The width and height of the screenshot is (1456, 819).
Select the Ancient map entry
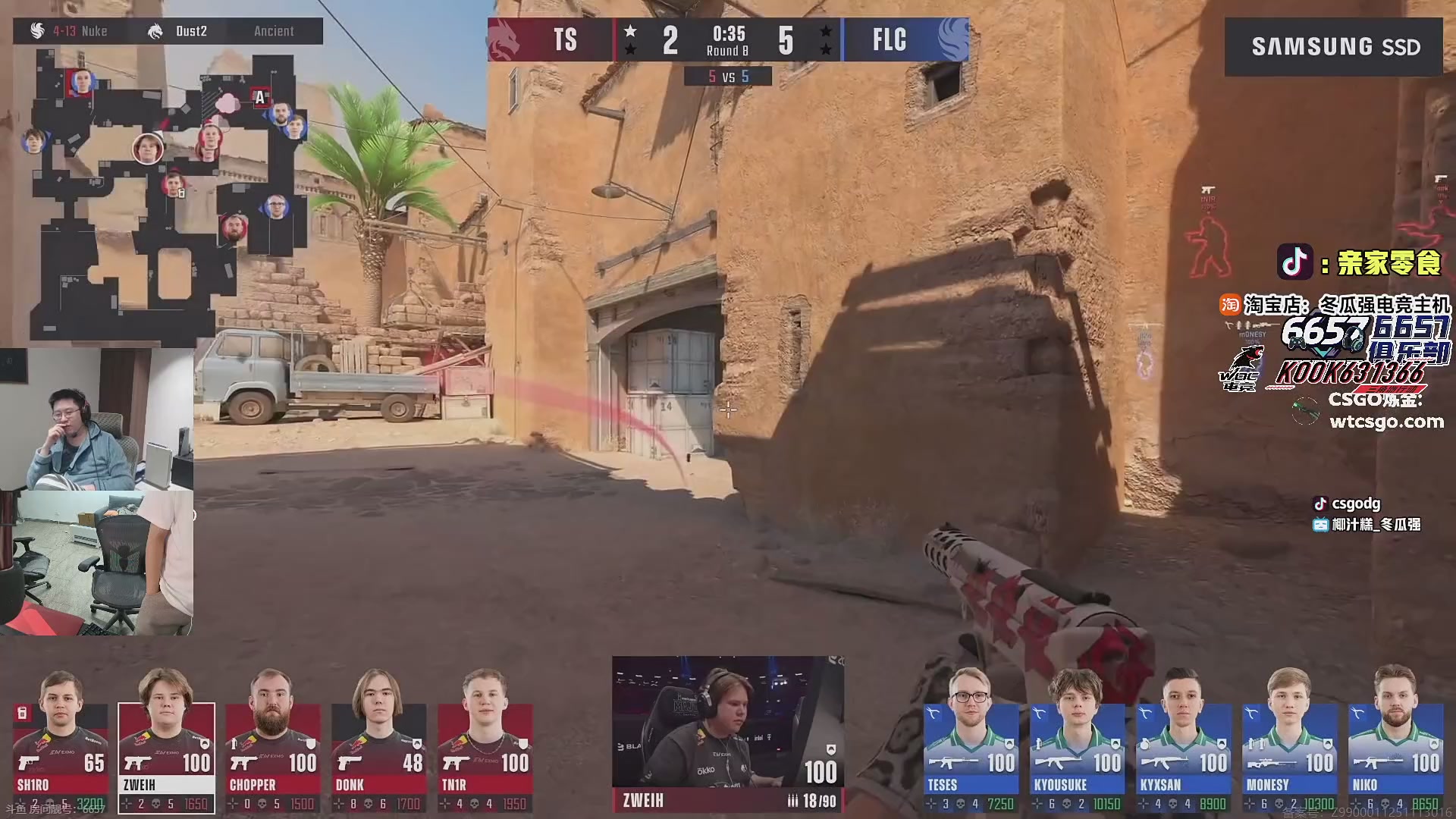coord(274,31)
